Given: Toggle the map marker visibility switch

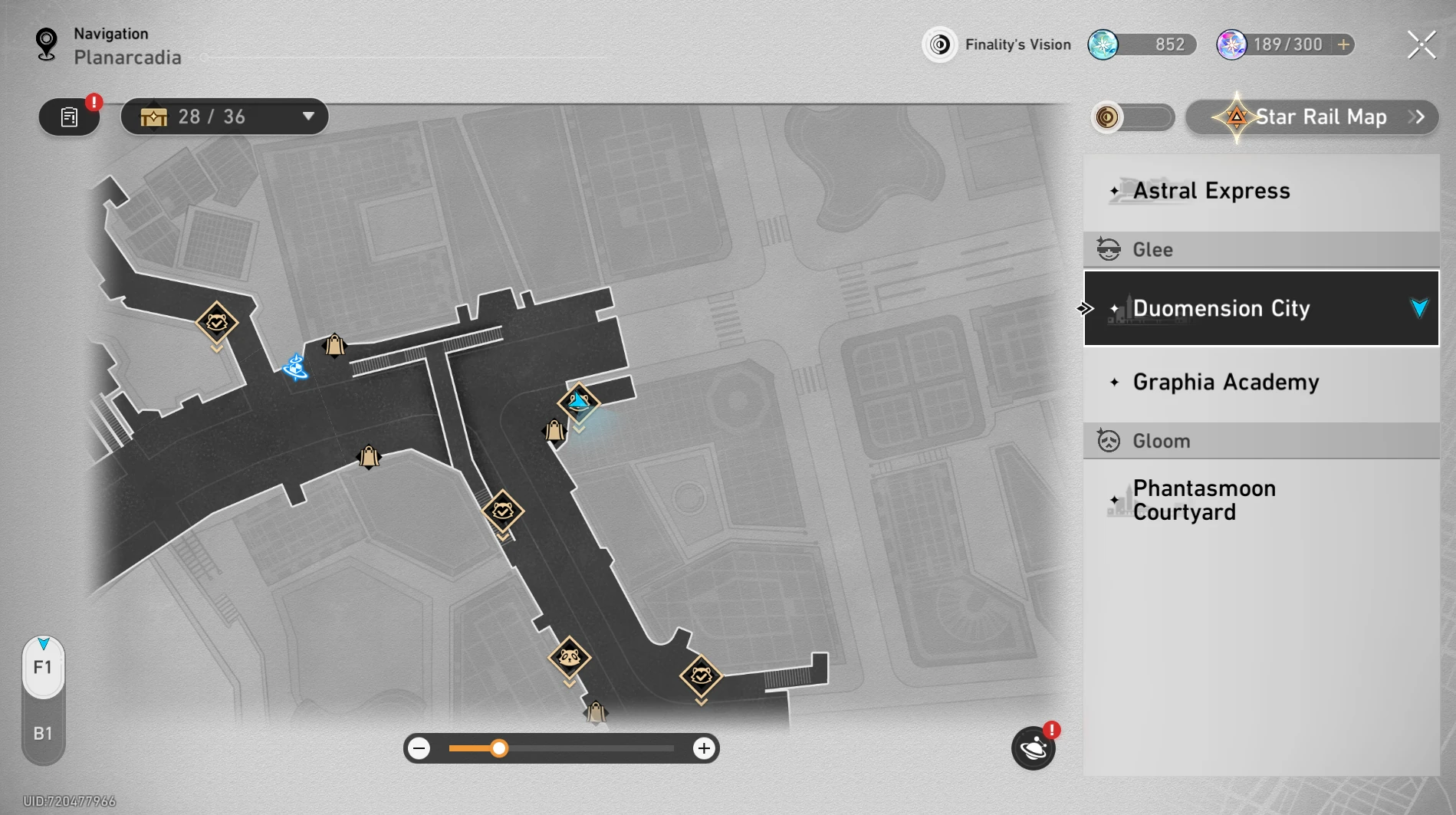Looking at the screenshot, I should [1132, 117].
